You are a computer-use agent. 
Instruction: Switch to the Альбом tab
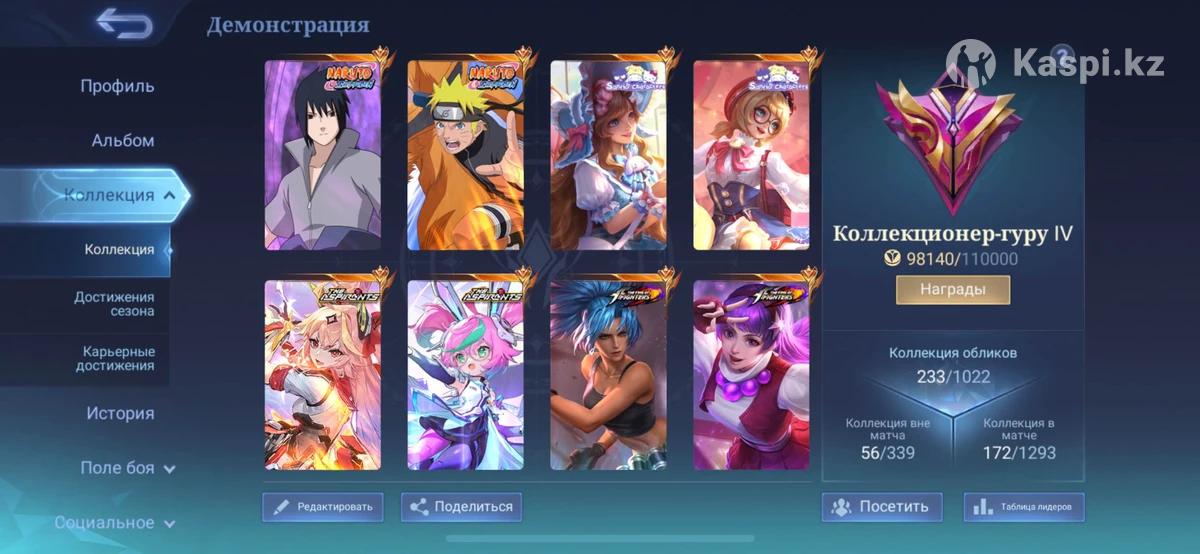click(x=123, y=141)
